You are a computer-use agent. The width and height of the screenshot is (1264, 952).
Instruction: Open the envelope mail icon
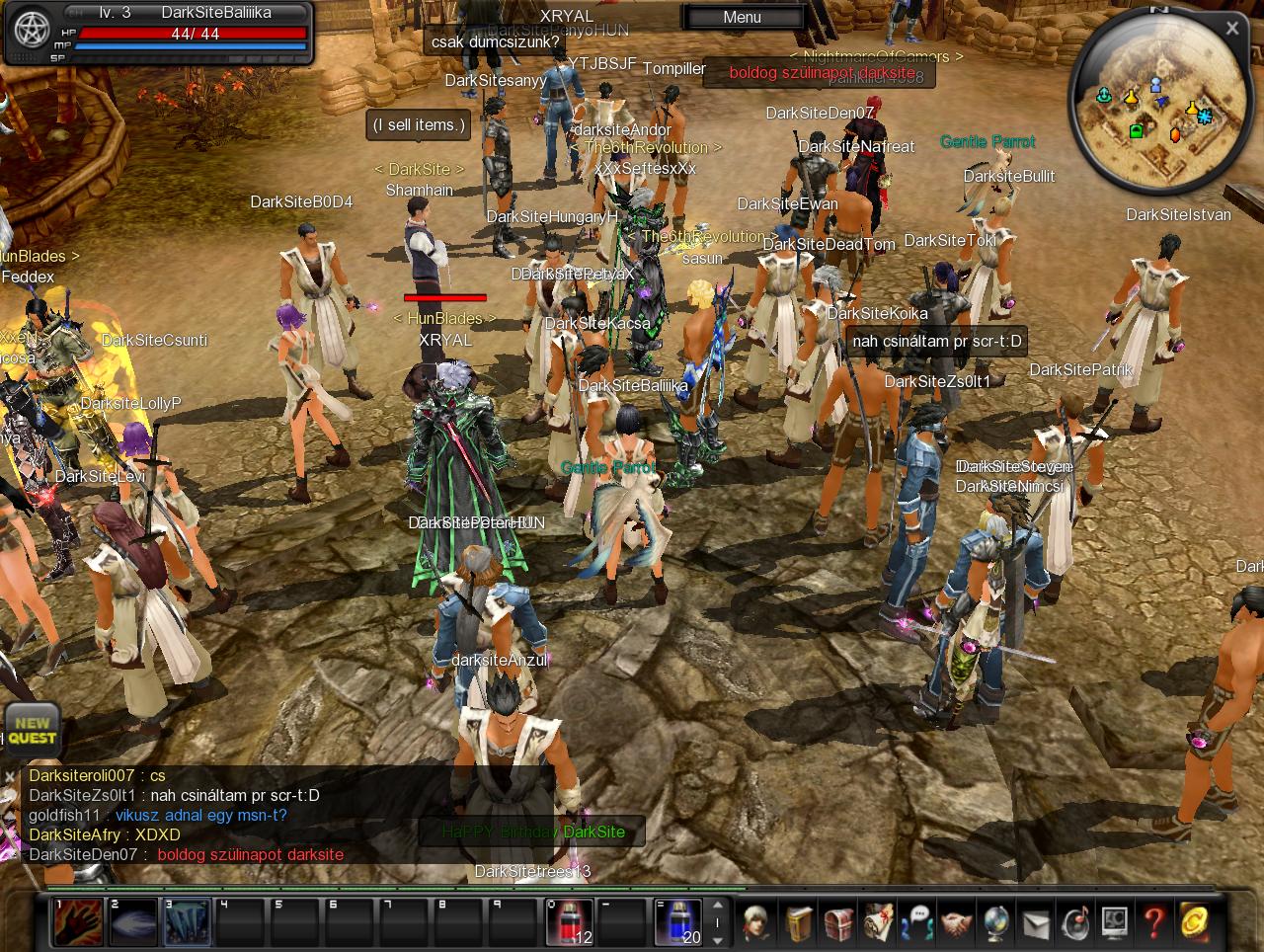click(1036, 923)
